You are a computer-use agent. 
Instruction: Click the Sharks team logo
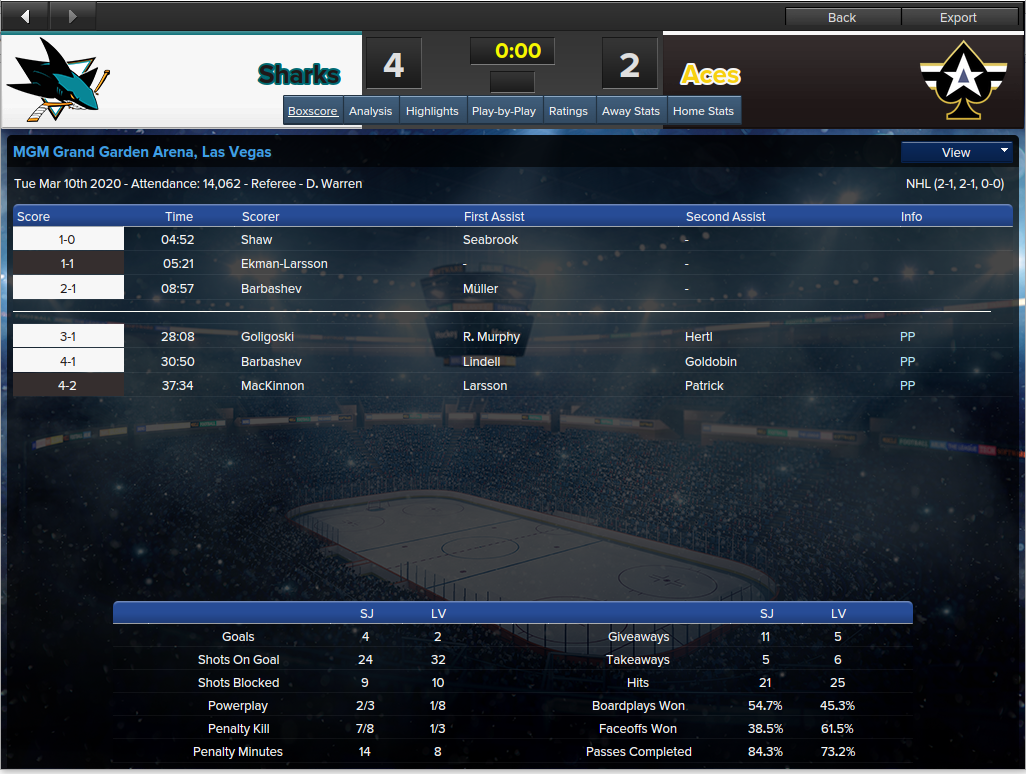pyautogui.click(x=59, y=80)
